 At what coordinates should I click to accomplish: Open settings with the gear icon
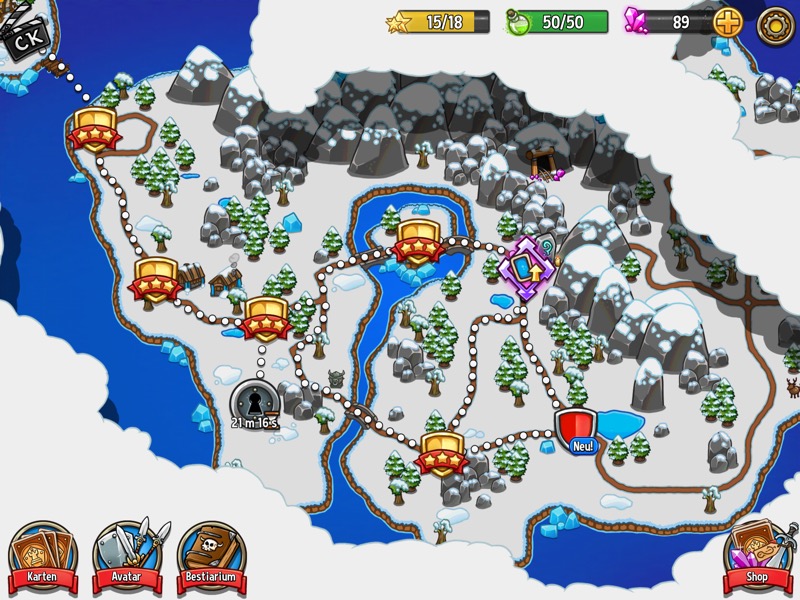click(776, 24)
